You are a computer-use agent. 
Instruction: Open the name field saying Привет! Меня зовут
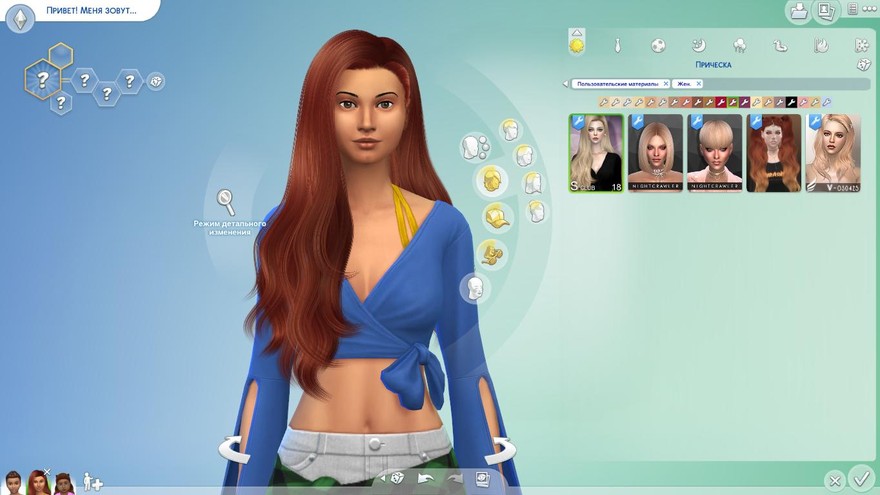90,11
